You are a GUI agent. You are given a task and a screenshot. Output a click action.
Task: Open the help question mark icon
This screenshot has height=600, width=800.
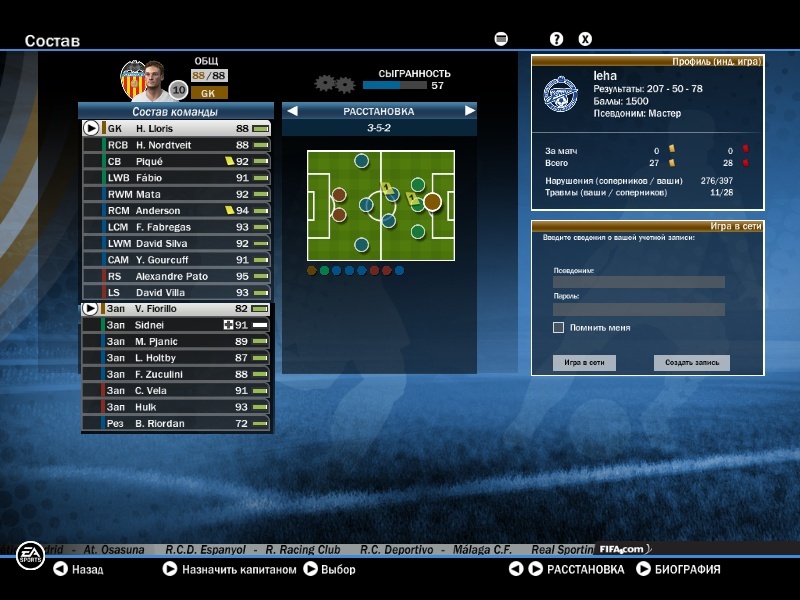tap(557, 39)
